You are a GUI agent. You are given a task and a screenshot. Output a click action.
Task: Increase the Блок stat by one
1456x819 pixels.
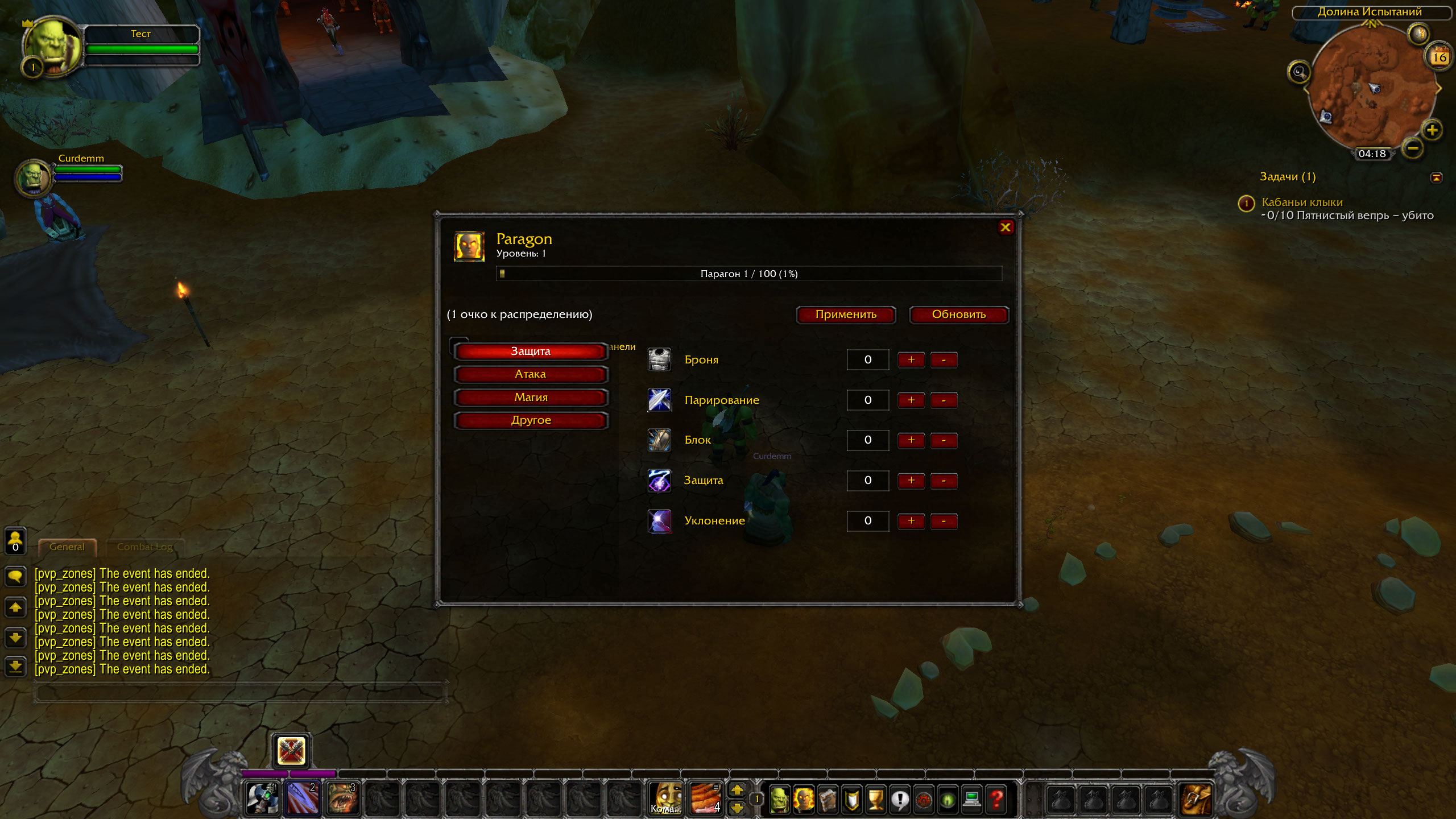point(911,440)
